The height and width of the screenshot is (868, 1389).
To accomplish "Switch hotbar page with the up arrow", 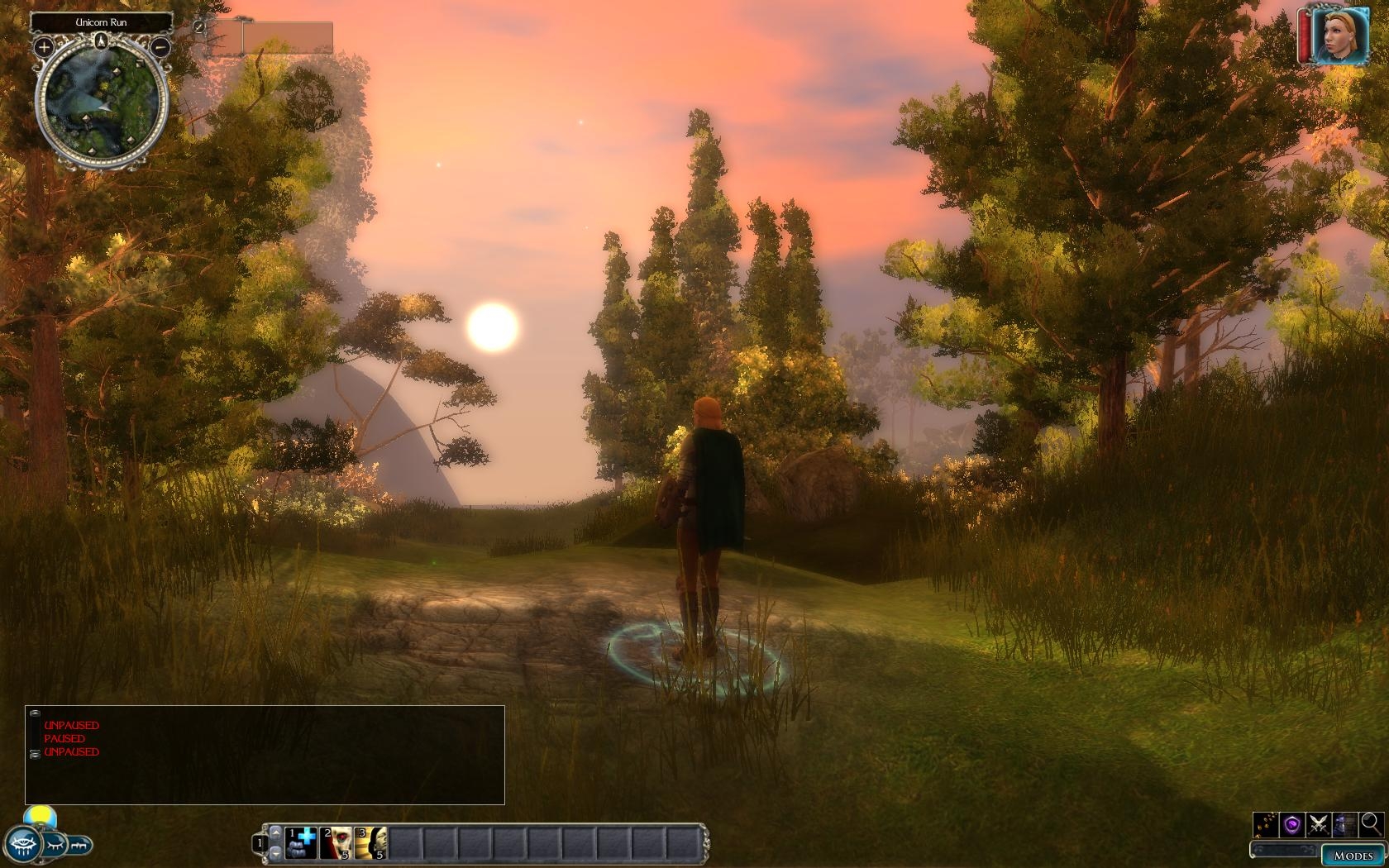I will (275, 832).
